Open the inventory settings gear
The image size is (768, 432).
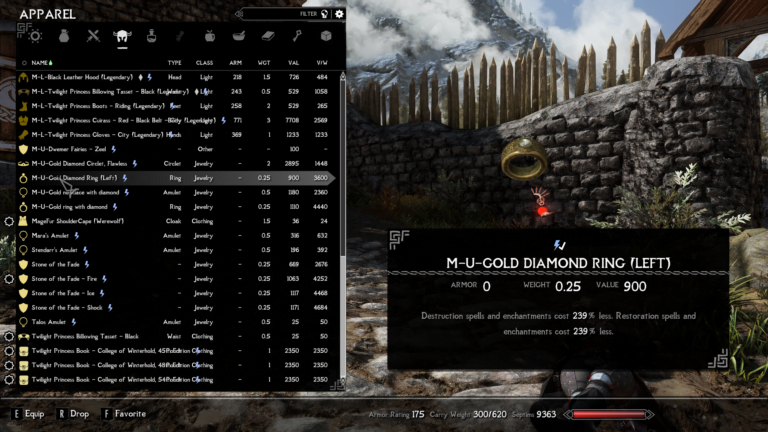[339, 14]
